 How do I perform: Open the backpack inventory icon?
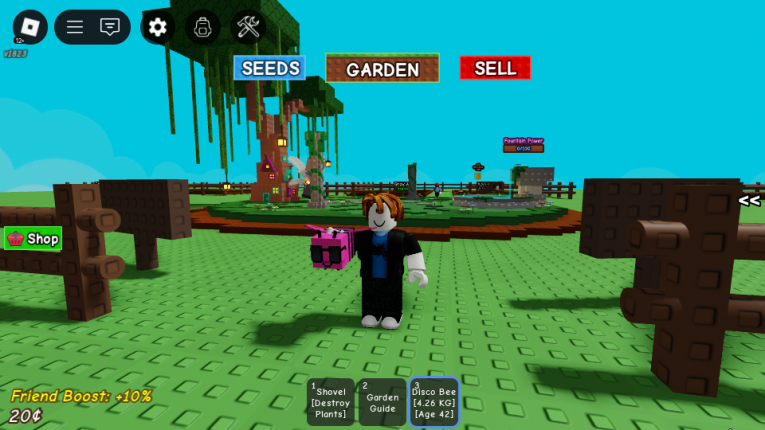click(203, 27)
